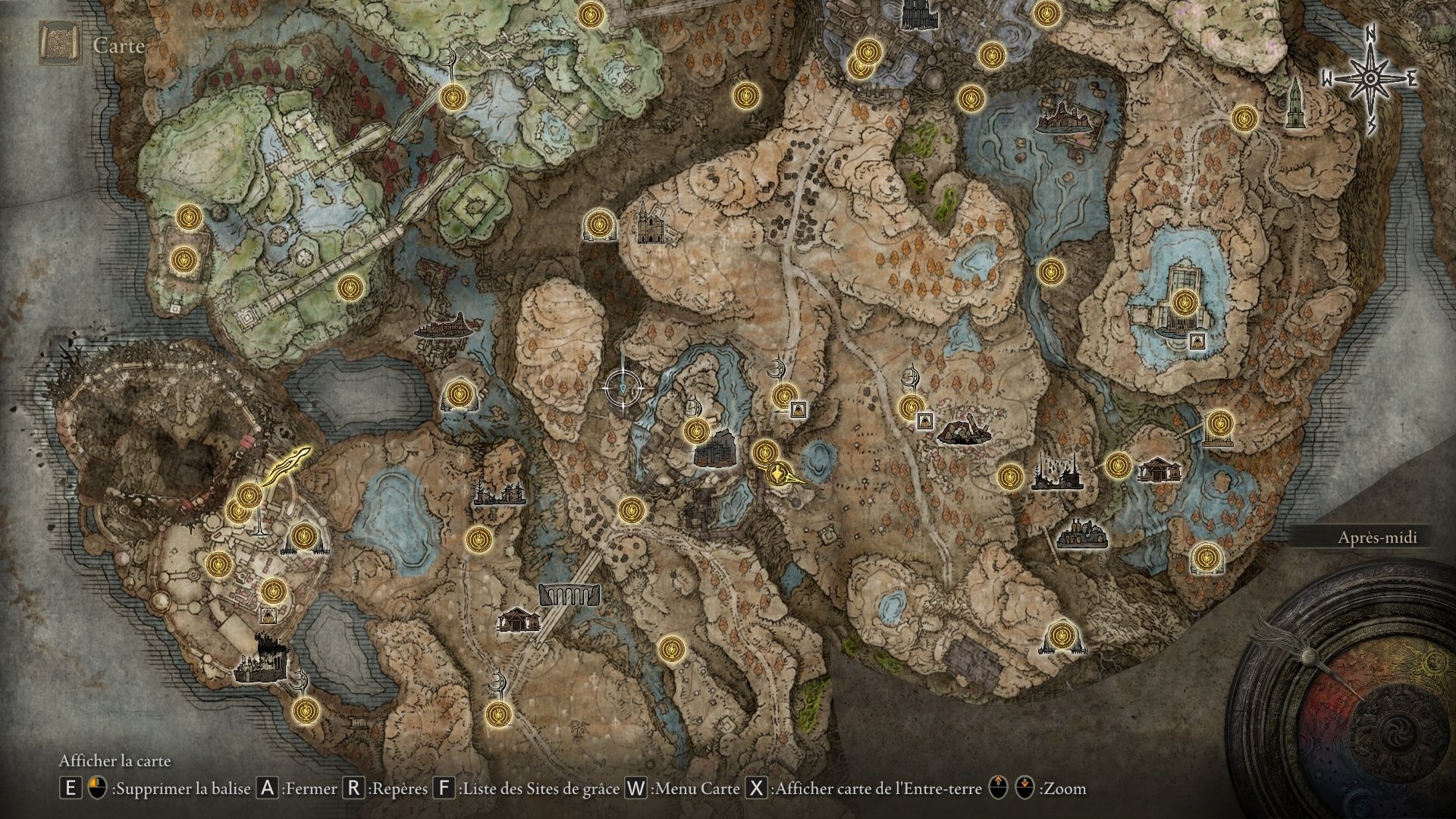
Task: Select the clay pots village icon
Action: [x=1083, y=534]
